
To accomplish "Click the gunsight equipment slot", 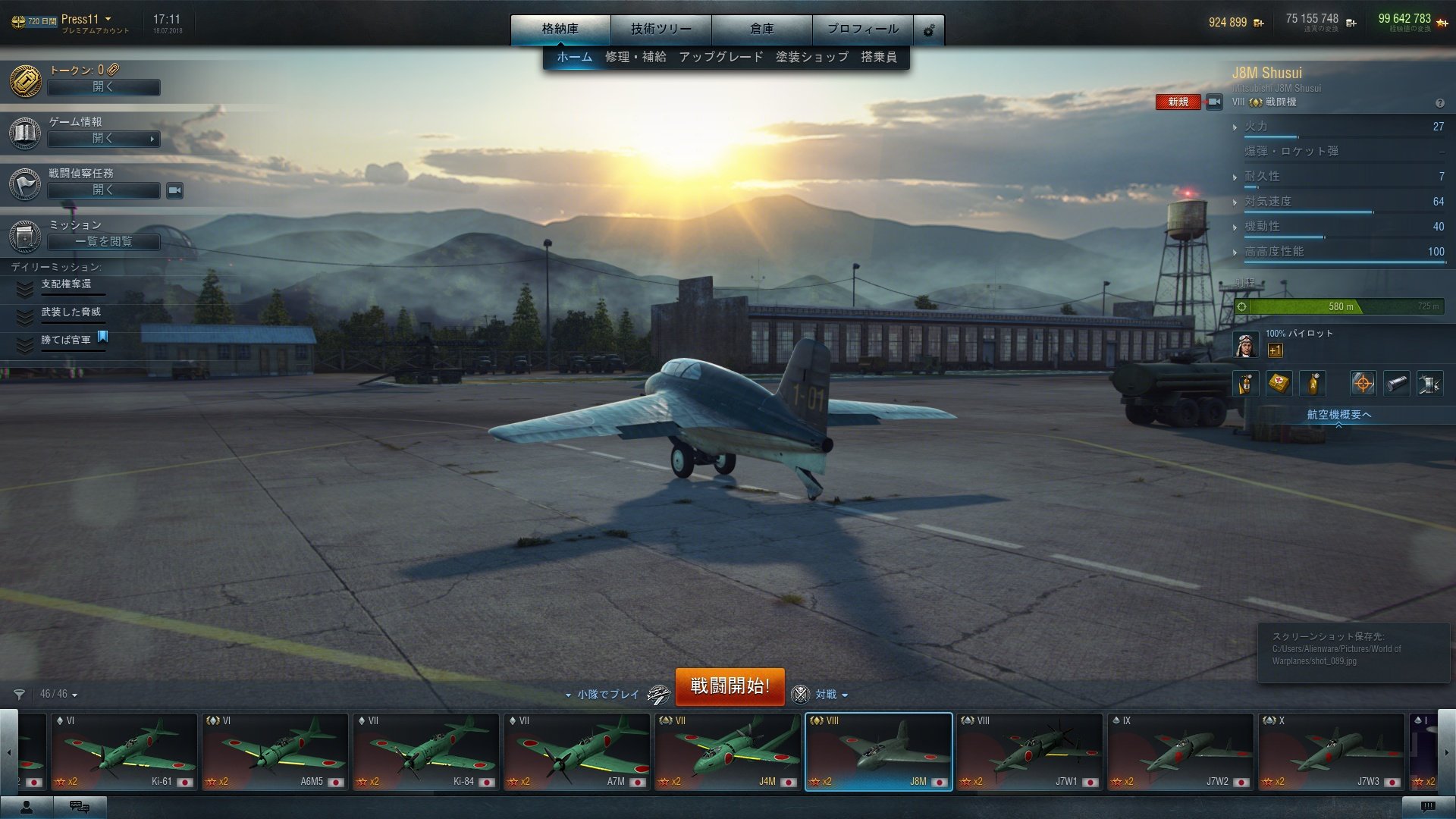I will click(x=1363, y=383).
